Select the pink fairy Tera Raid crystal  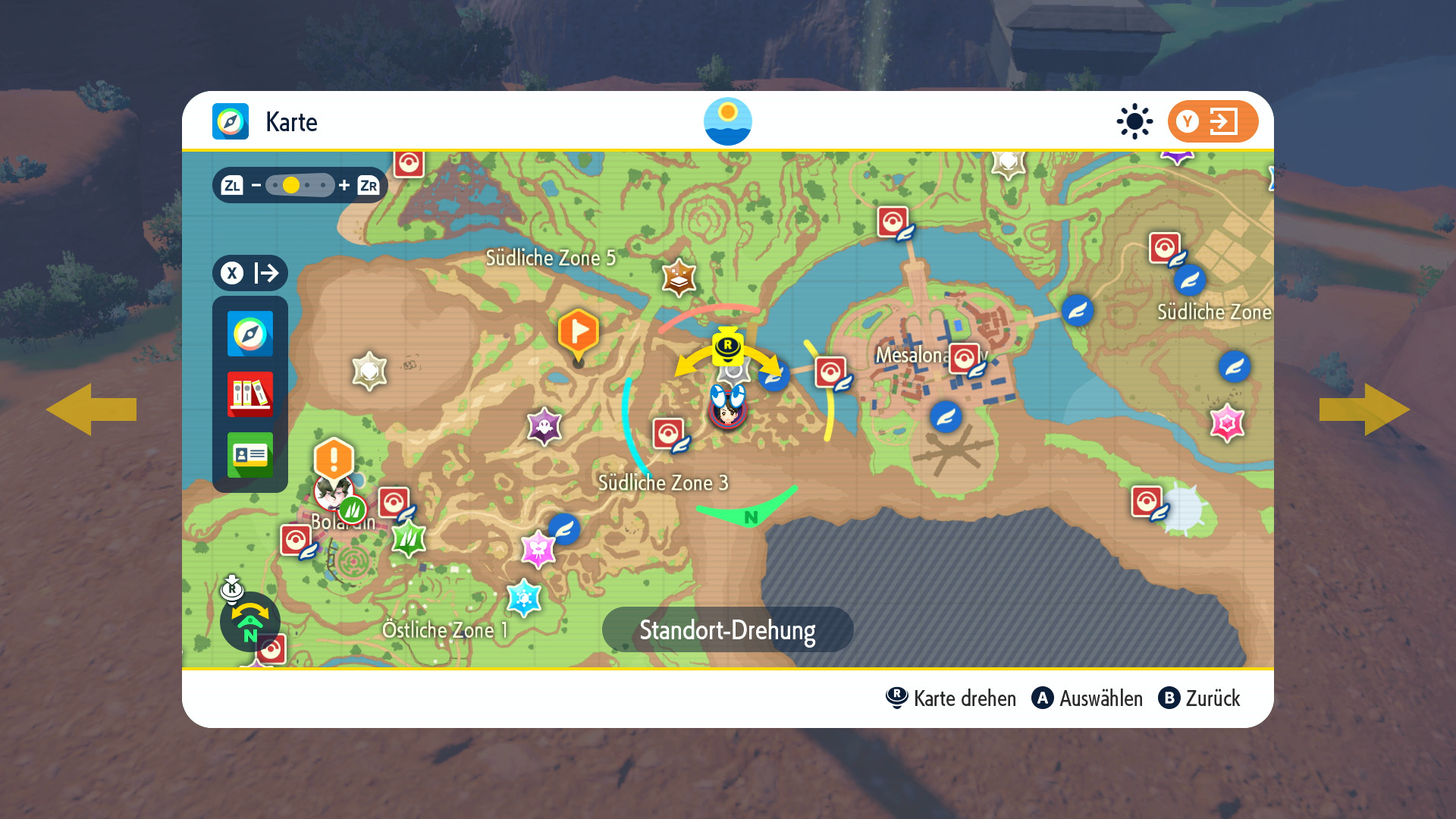tap(538, 548)
